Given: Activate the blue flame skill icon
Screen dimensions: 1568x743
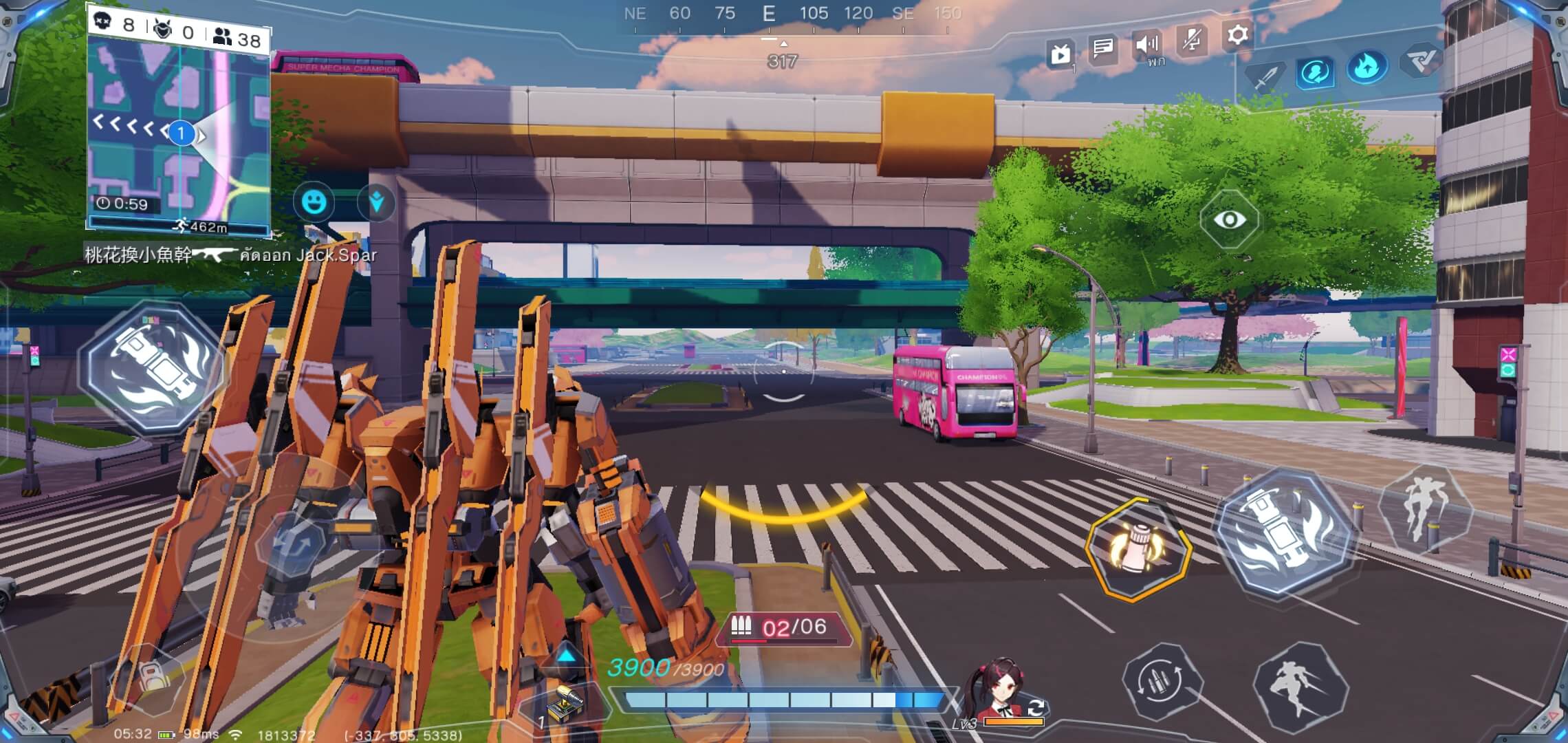Looking at the screenshot, I should click(1367, 67).
